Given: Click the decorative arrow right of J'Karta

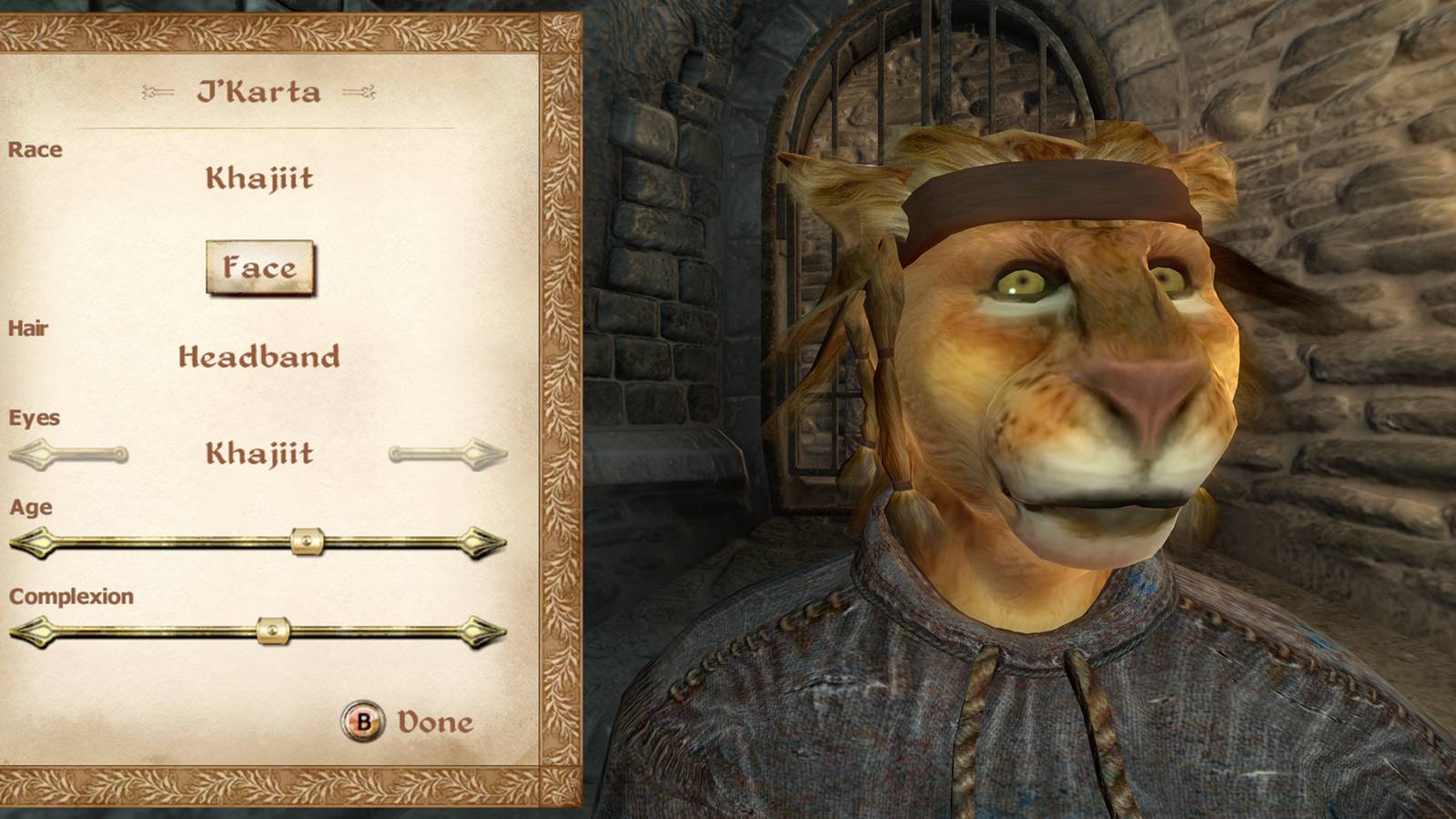Looking at the screenshot, I should click(x=362, y=91).
